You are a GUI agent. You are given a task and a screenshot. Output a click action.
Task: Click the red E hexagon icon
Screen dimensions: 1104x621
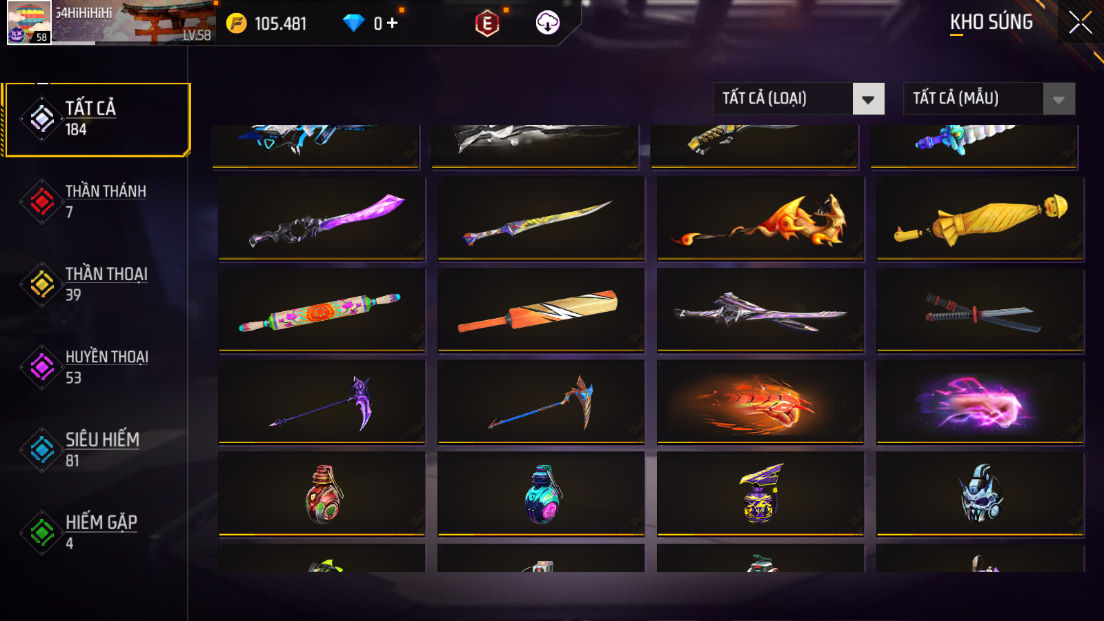click(x=487, y=23)
